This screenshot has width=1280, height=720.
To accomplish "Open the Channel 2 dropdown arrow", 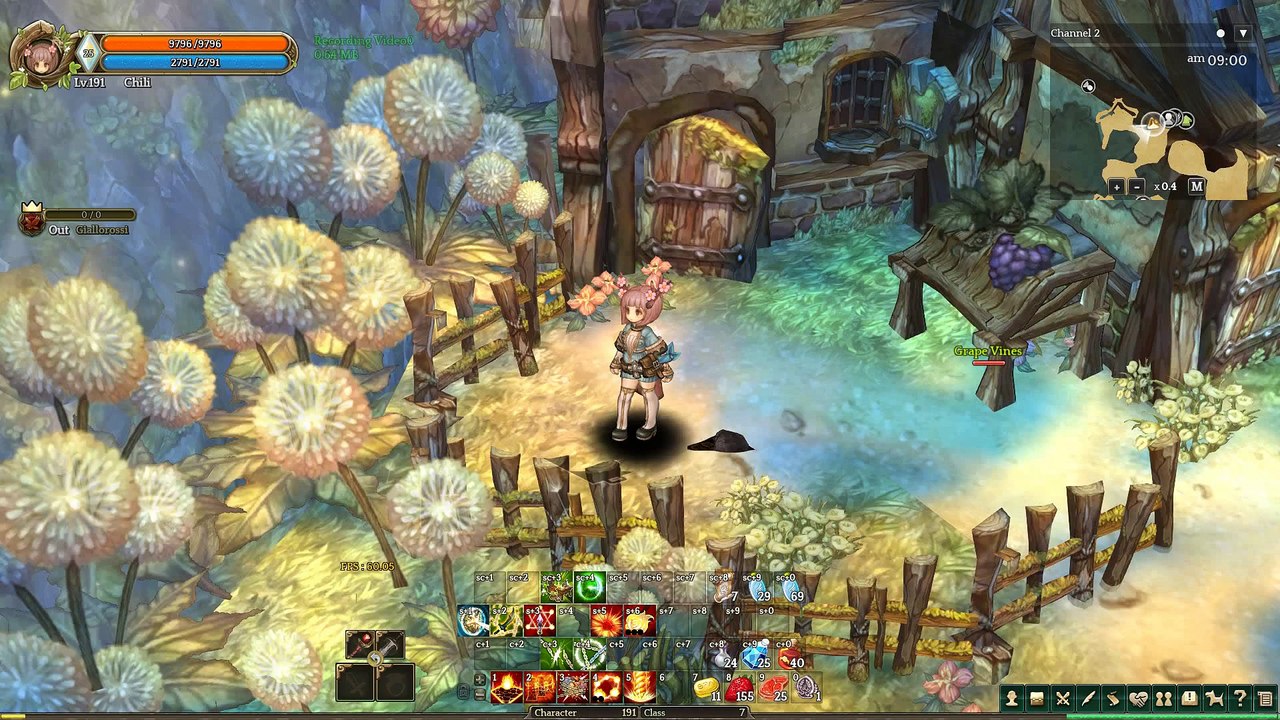I will tap(1243, 33).
